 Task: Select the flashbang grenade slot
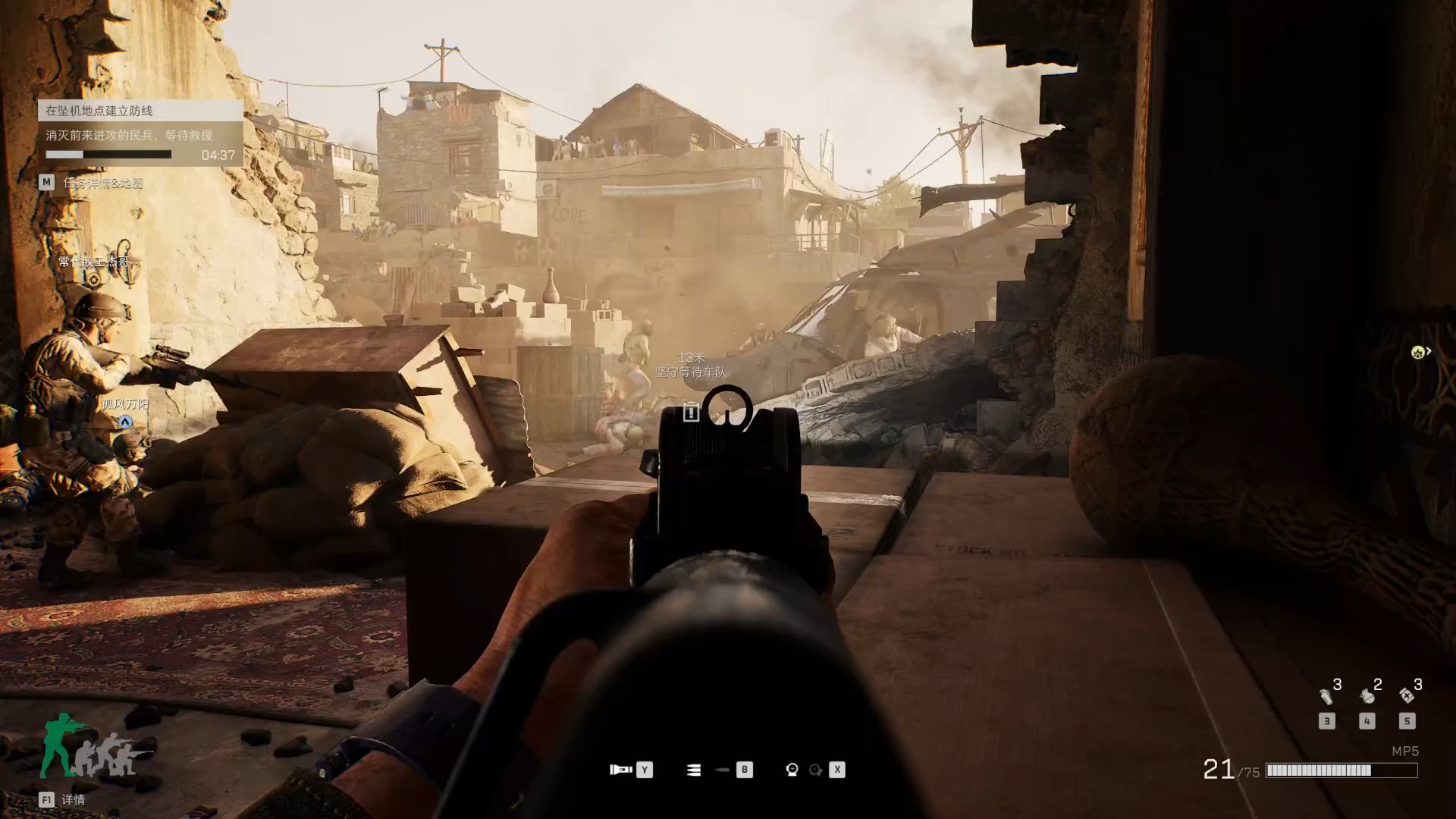[1326, 695]
